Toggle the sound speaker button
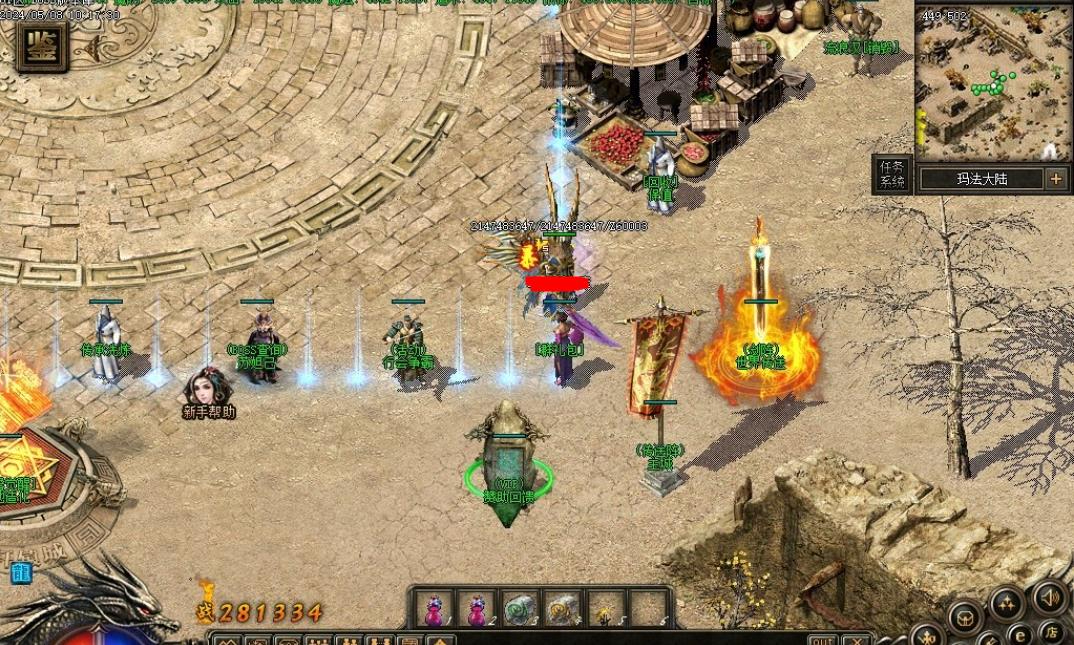1074x645 pixels. [1049, 597]
